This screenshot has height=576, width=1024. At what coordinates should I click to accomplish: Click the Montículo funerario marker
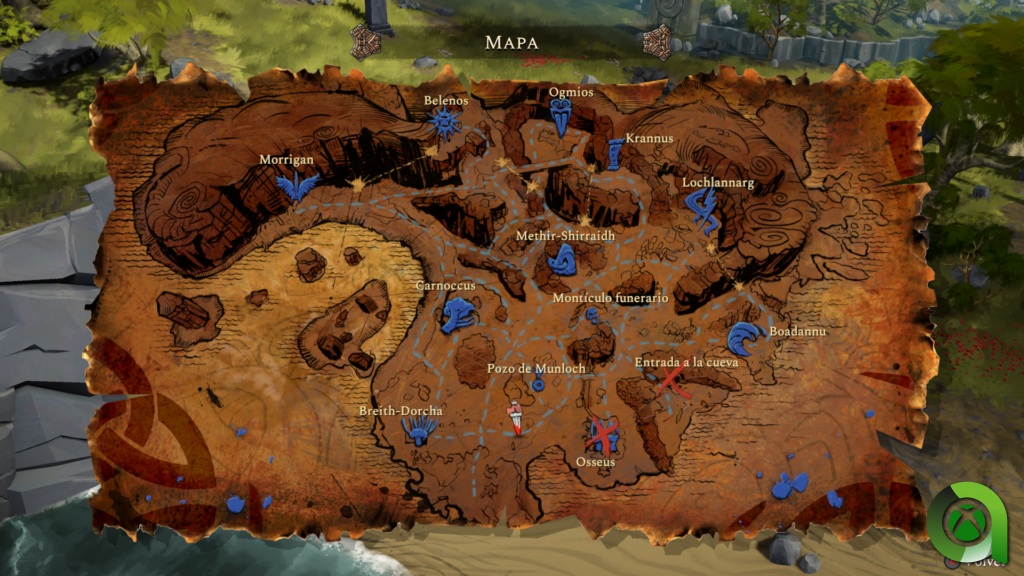click(593, 317)
